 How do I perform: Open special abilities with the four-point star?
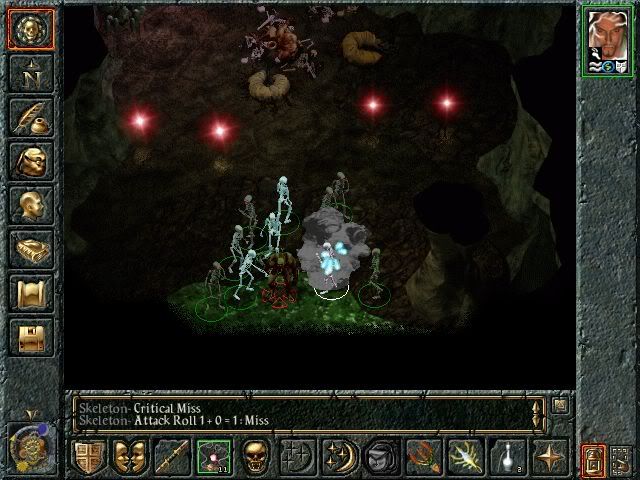point(548,456)
